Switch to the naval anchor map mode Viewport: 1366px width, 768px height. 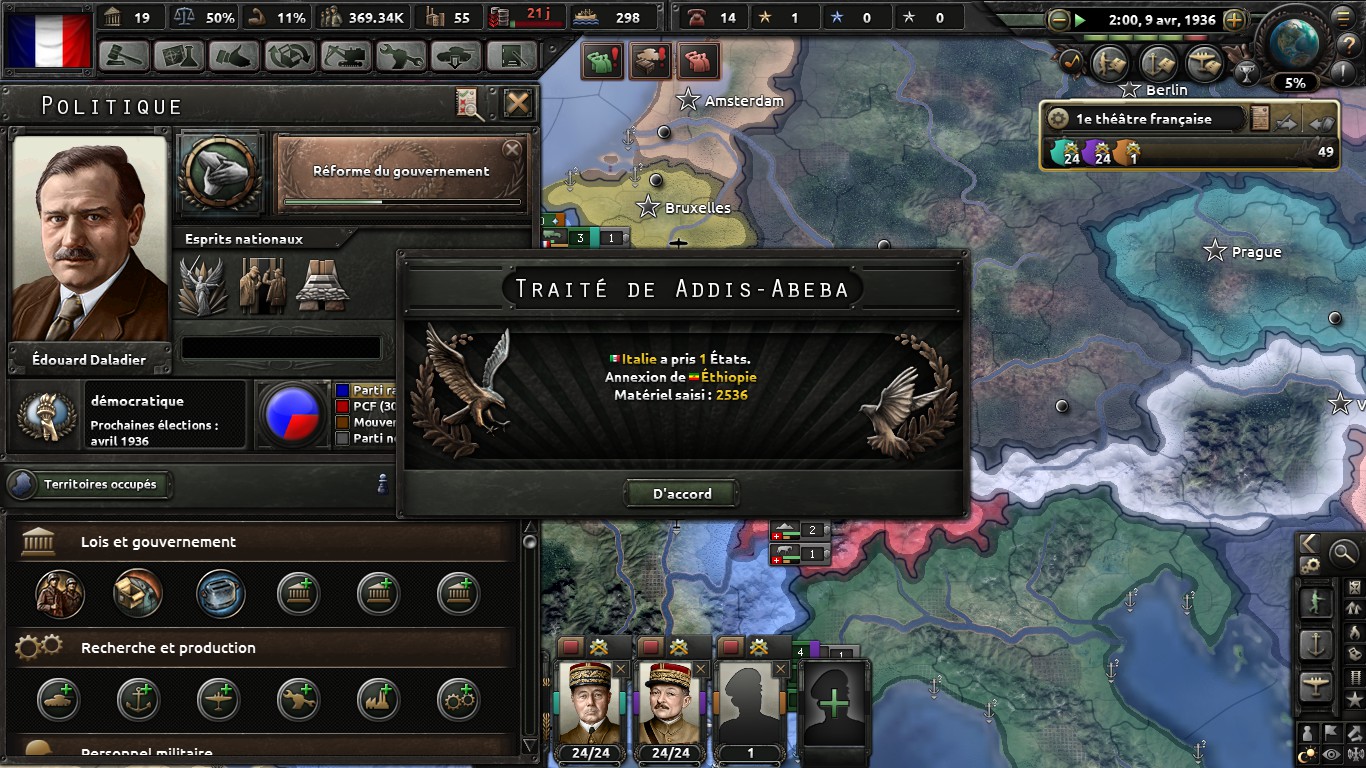[1316, 645]
